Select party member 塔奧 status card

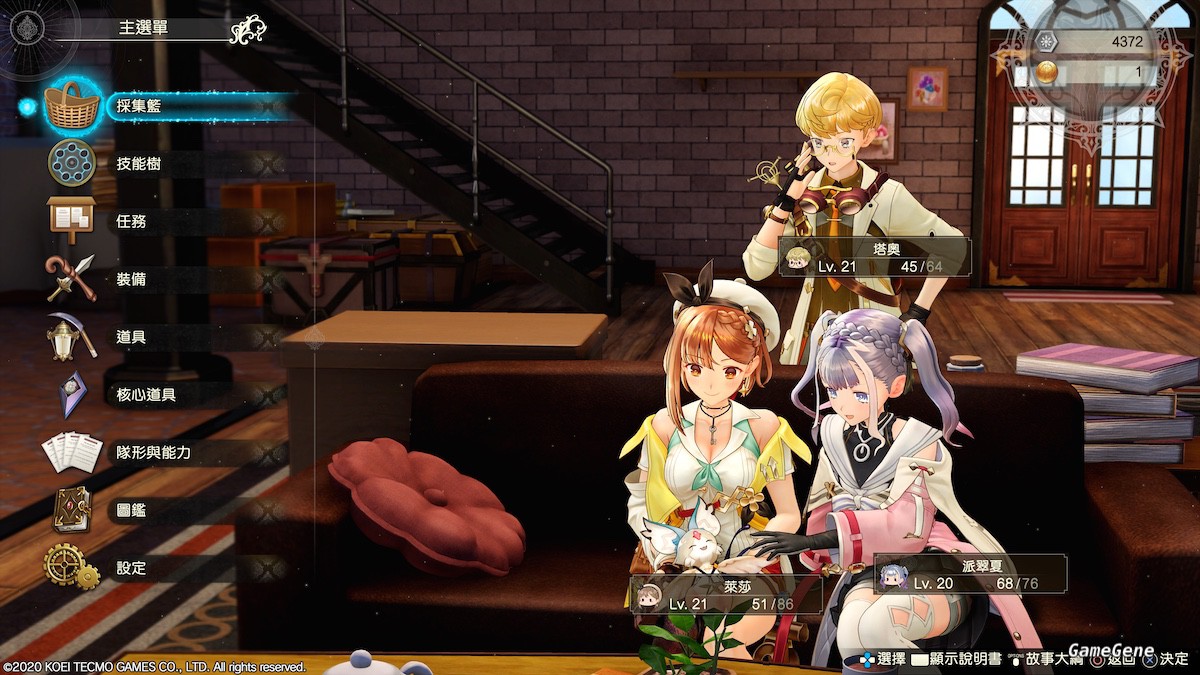coord(875,257)
